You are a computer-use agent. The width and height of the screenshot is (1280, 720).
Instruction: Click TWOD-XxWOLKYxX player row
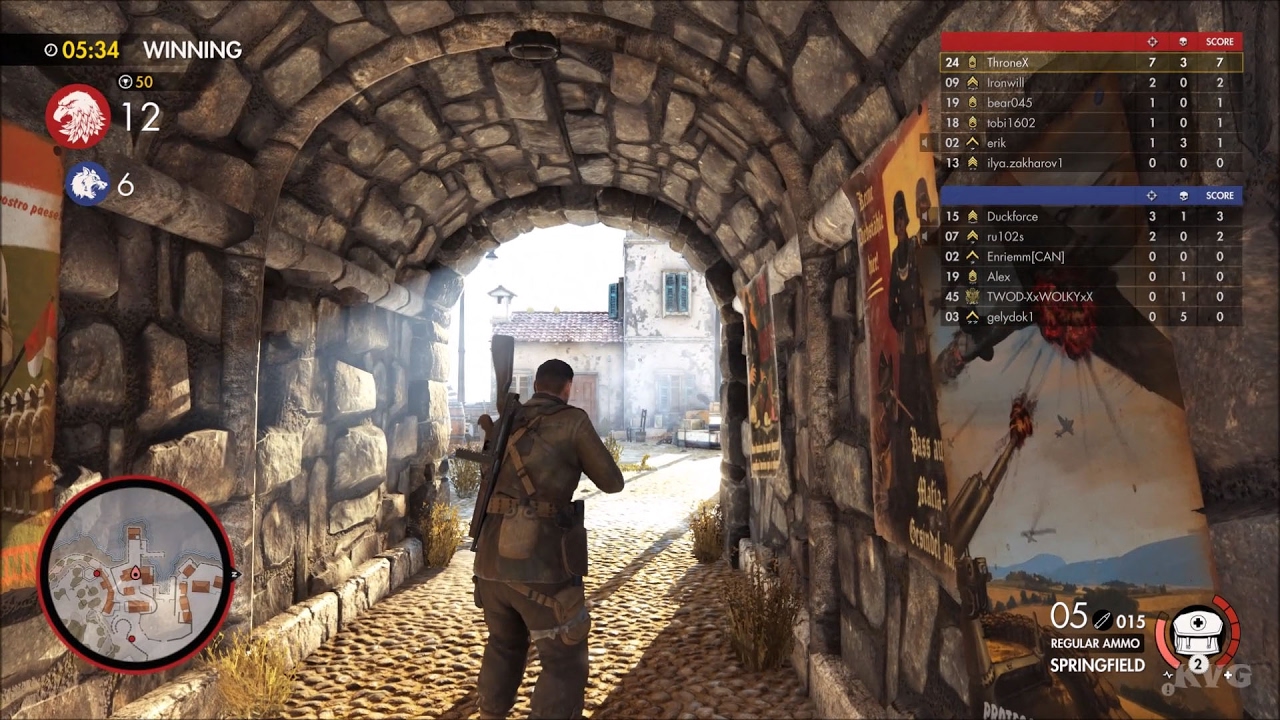point(1091,297)
